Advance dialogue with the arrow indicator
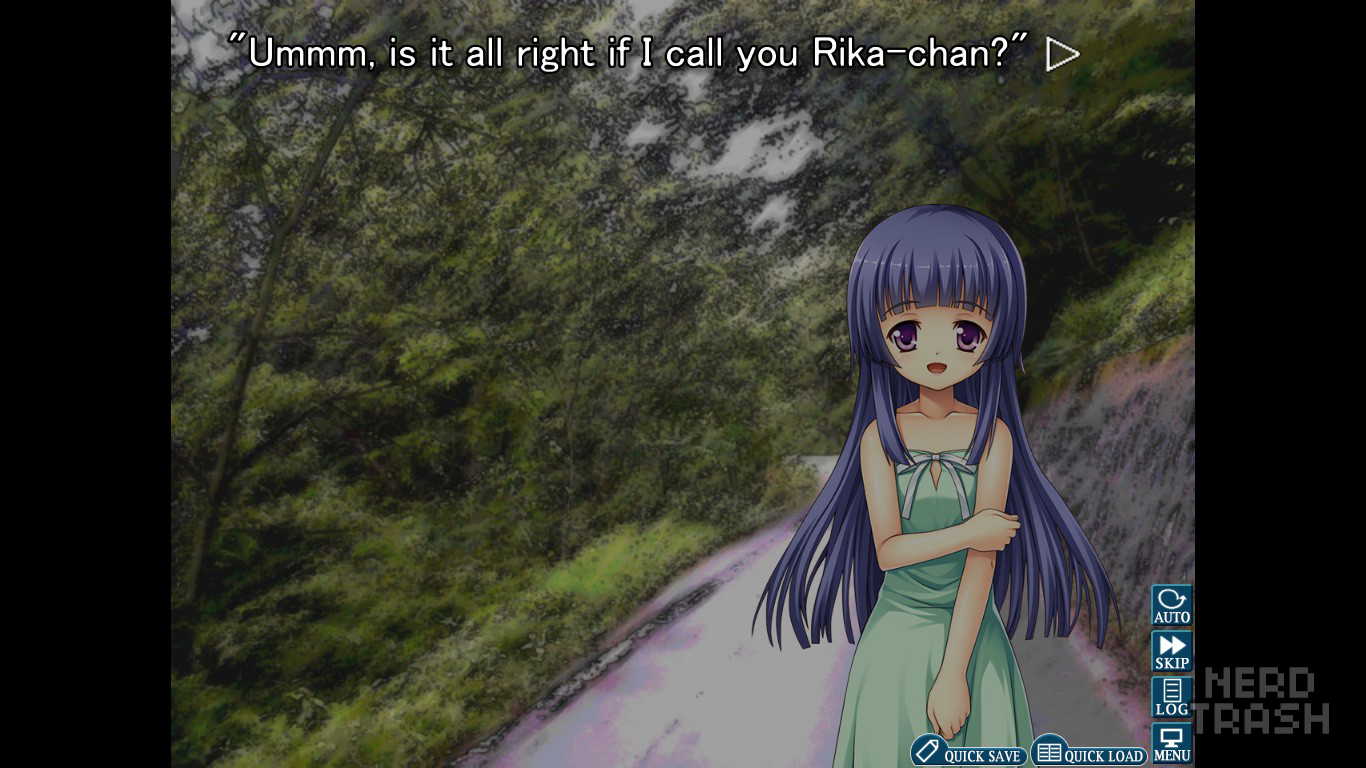 1062,55
